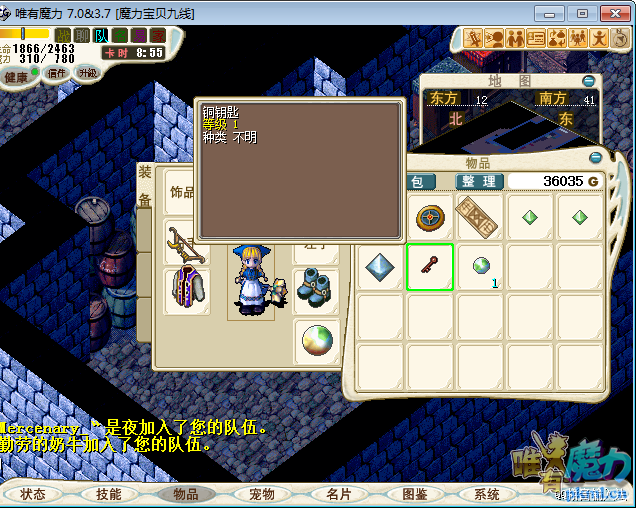636x508 pixels.
Task: Open the 名片 name card menu
Action: 338,494
